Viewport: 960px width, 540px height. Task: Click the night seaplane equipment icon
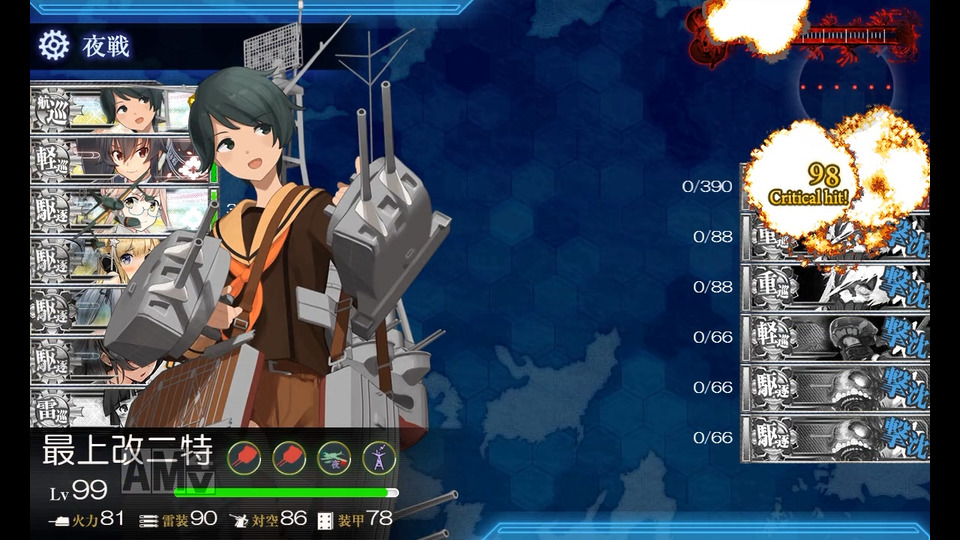coord(334,457)
